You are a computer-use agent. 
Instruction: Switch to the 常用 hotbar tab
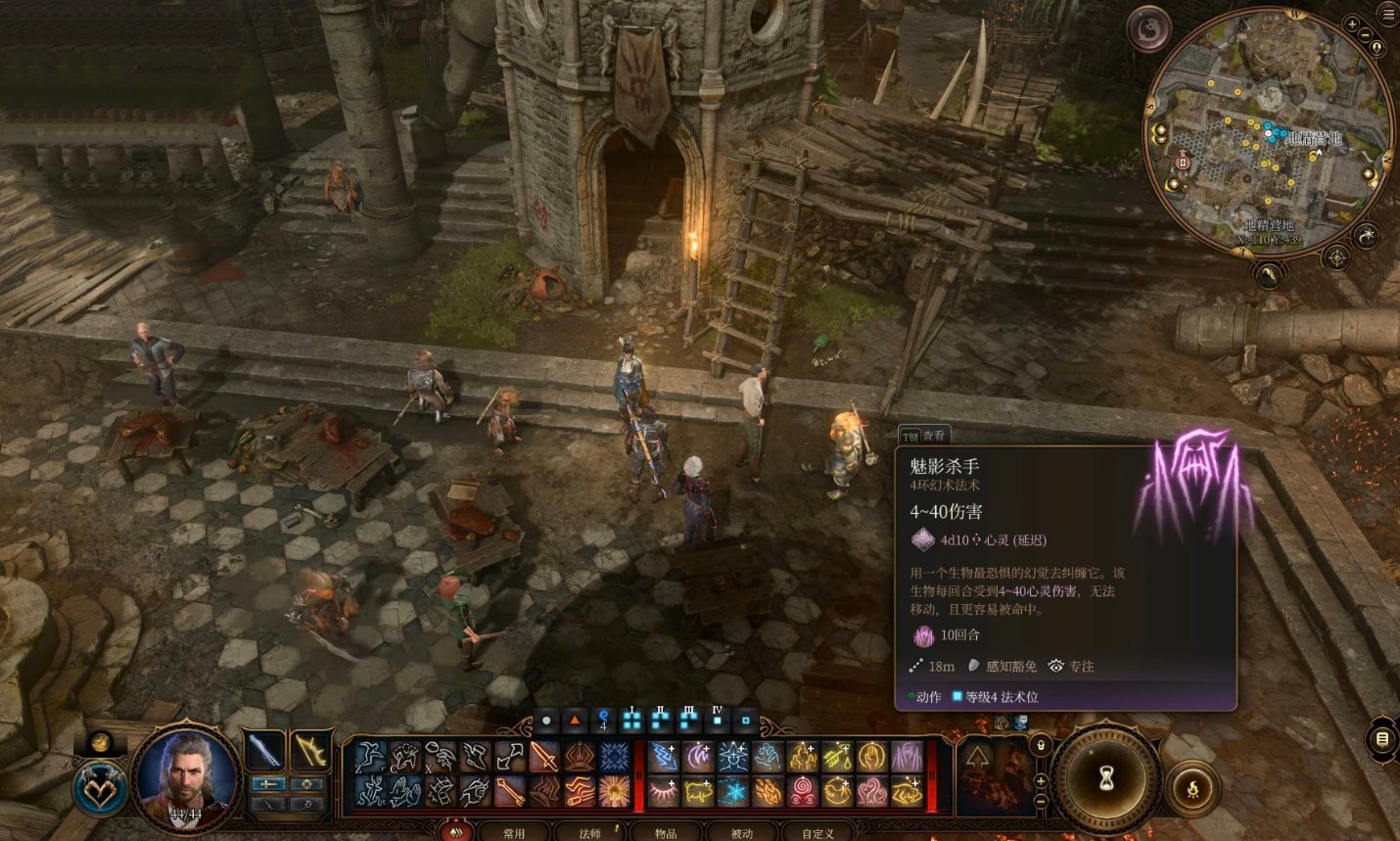coord(513,833)
